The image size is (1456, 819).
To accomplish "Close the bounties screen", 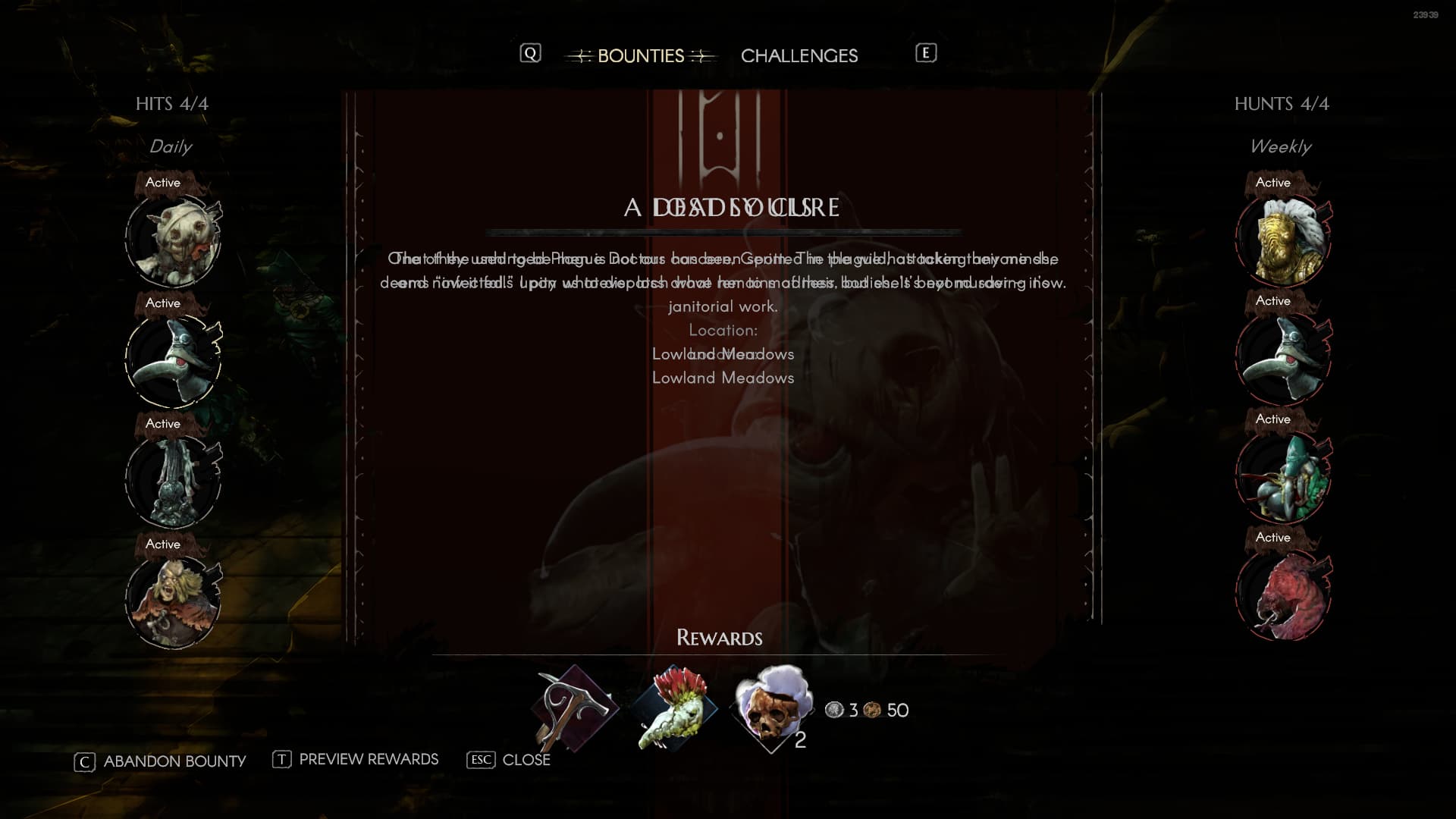I will [x=509, y=760].
